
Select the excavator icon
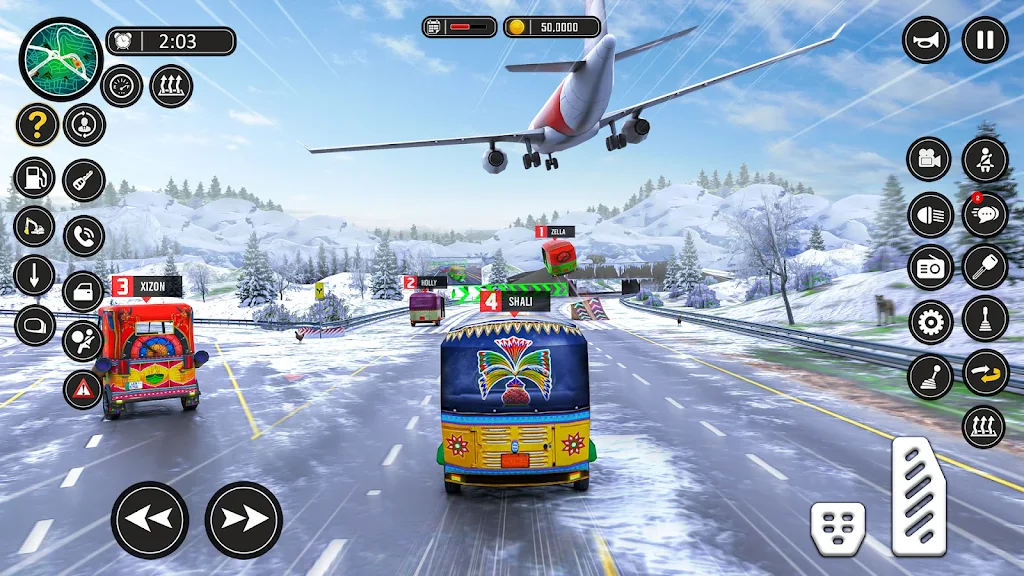coord(34,226)
